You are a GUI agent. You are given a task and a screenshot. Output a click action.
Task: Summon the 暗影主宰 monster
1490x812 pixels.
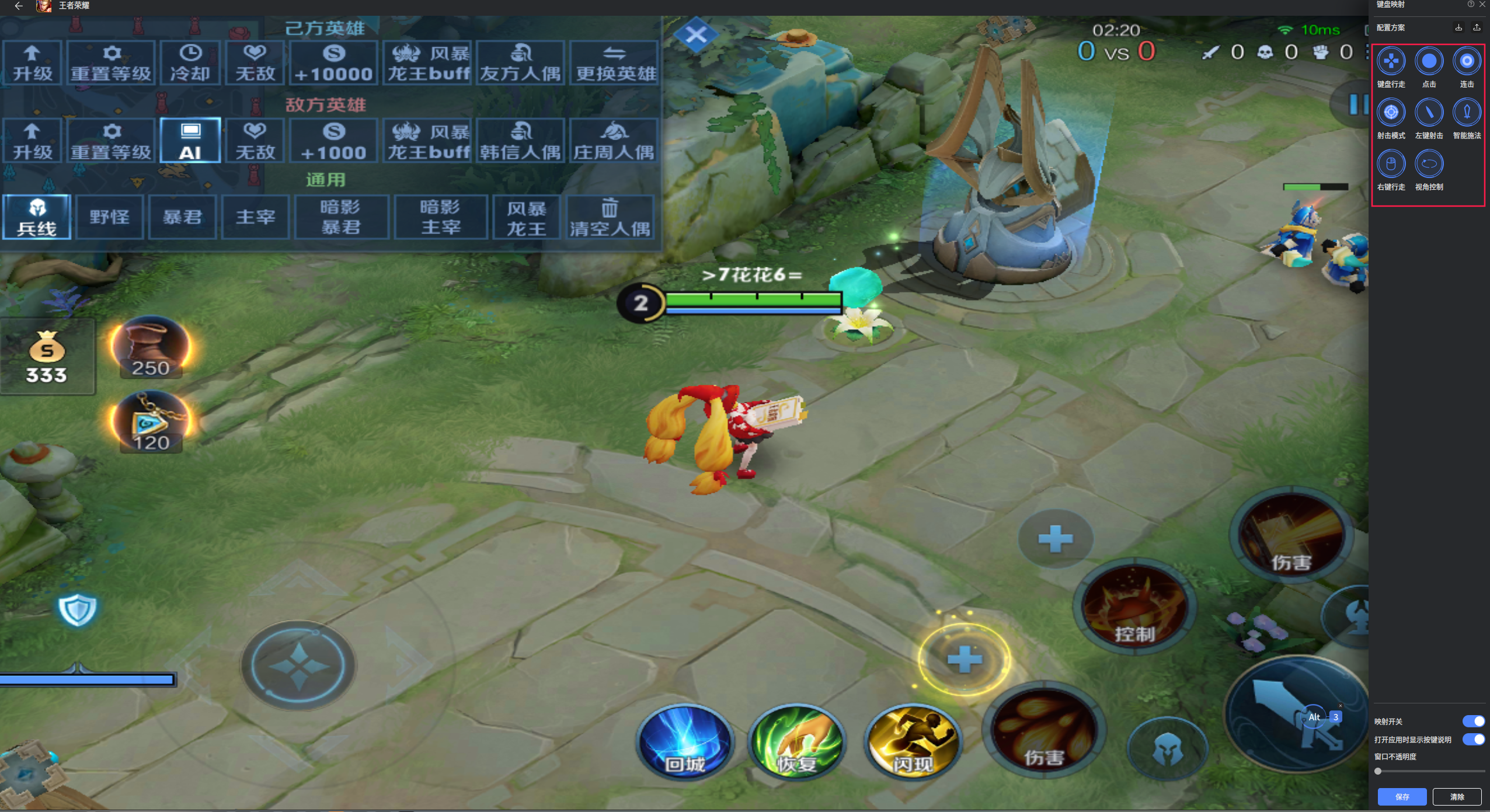[440, 217]
